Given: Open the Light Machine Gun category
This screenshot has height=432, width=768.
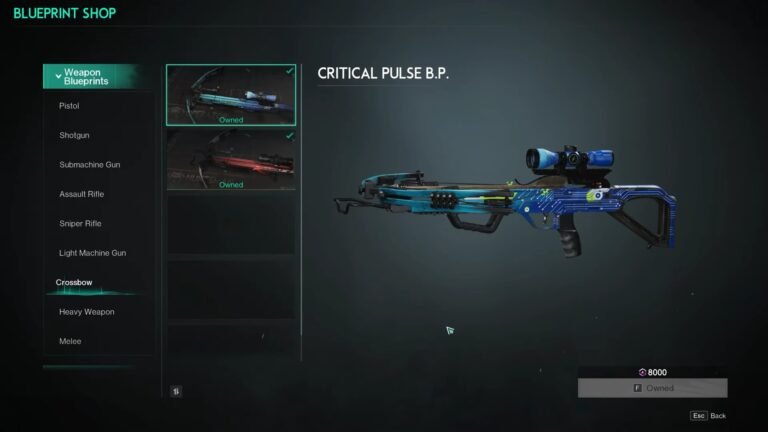Looking at the screenshot, I should (x=92, y=253).
